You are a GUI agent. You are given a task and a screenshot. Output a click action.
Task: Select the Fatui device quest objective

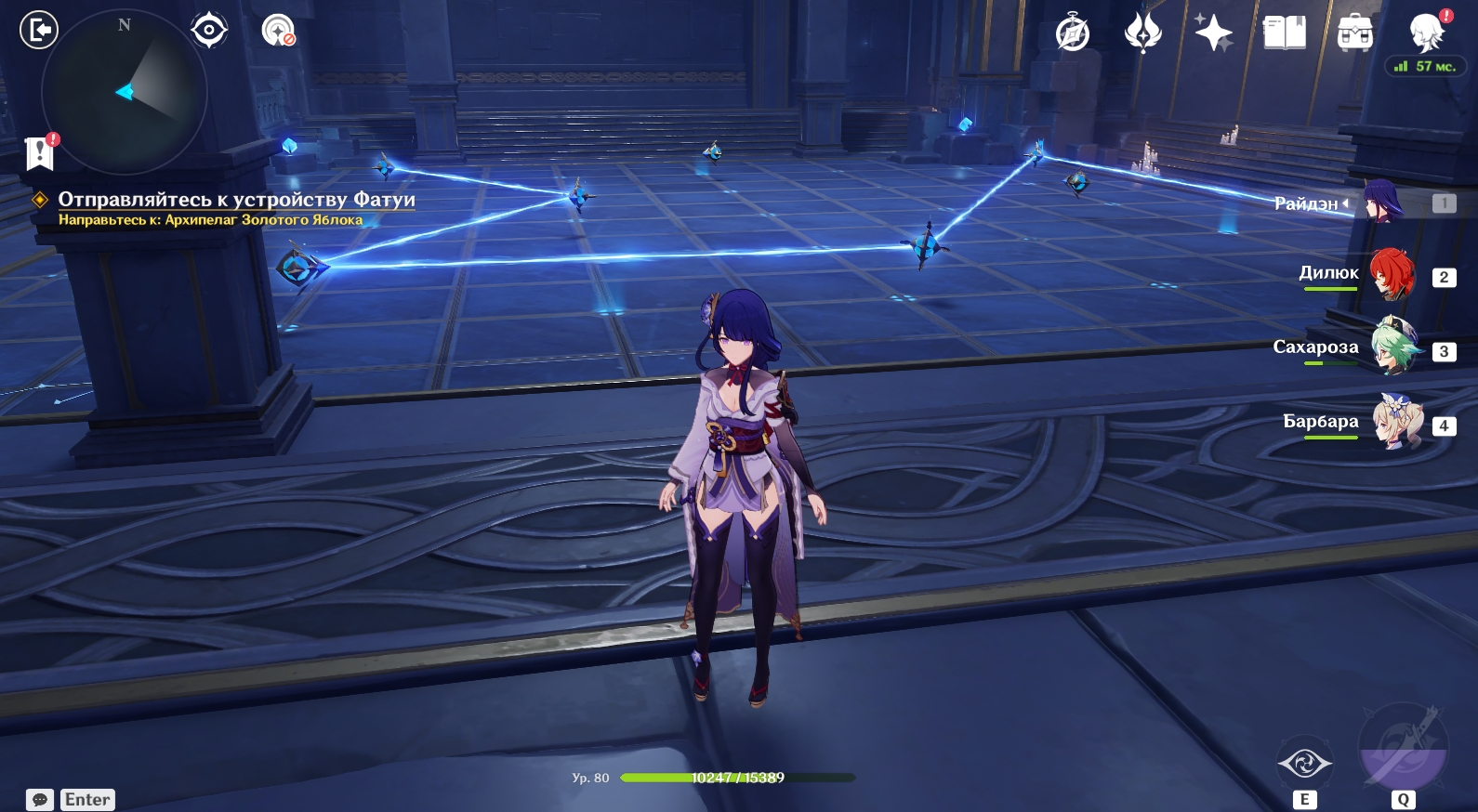pyautogui.click(x=236, y=200)
